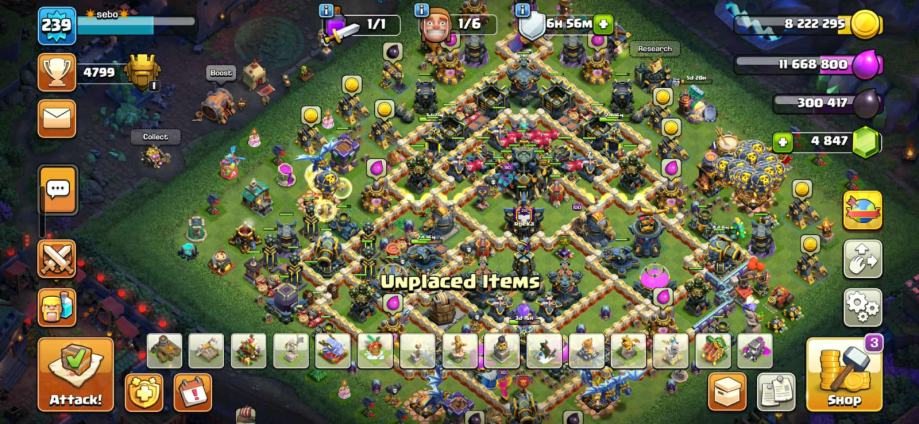This screenshot has width=919, height=424.
Task: Open the crossed swords clan war menu
Action: coord(57,258)
